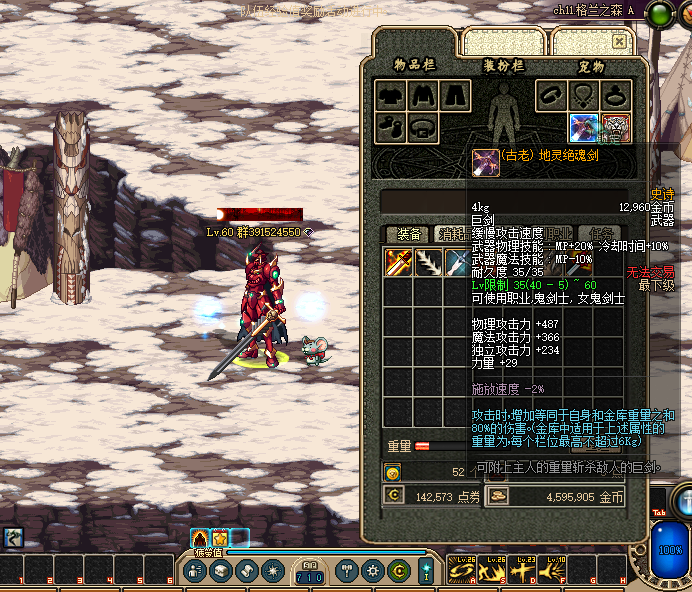The height and width of the screenshot is (592, 692).
Task: Select the shirt equipment slot
Action: pyautogui.click(x=422, y=95)
